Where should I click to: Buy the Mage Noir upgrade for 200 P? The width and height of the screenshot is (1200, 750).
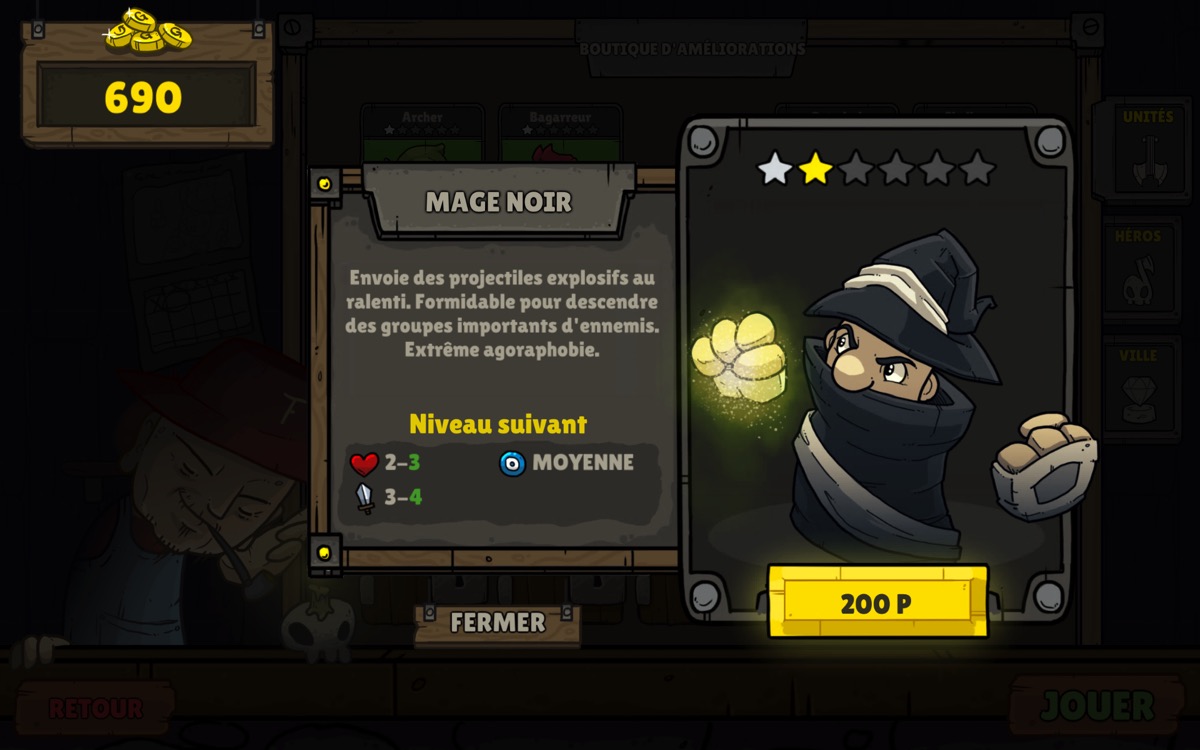[877, 602]
